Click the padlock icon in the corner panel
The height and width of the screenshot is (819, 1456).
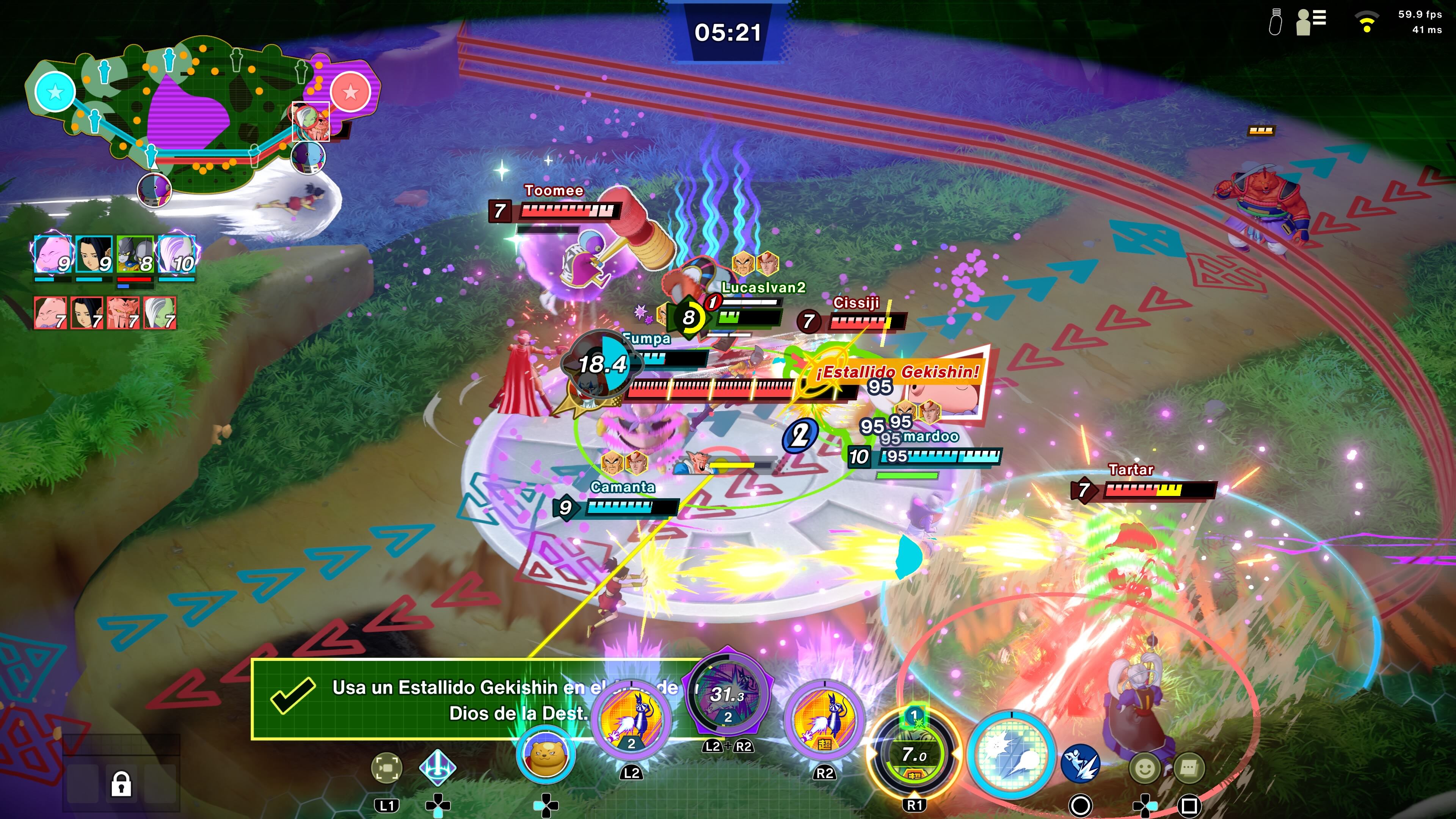pyautogui.click(x=121, y=784)
